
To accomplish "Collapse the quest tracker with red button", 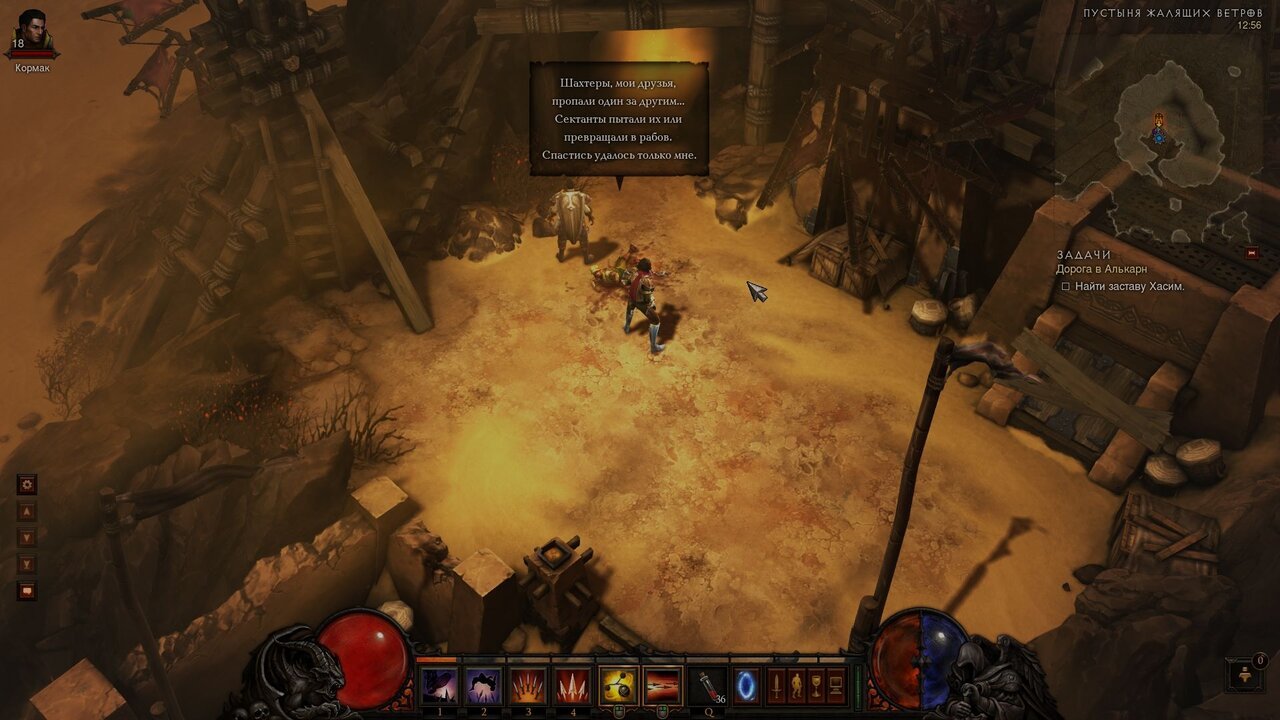I will point(1251,254).
